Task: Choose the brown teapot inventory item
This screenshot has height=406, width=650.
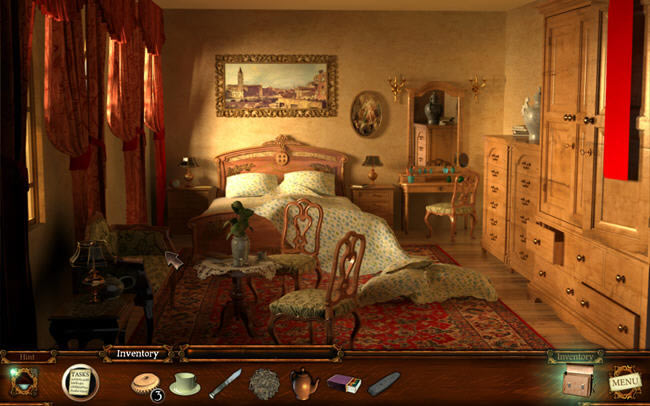Action: click(x=304, y=383)
